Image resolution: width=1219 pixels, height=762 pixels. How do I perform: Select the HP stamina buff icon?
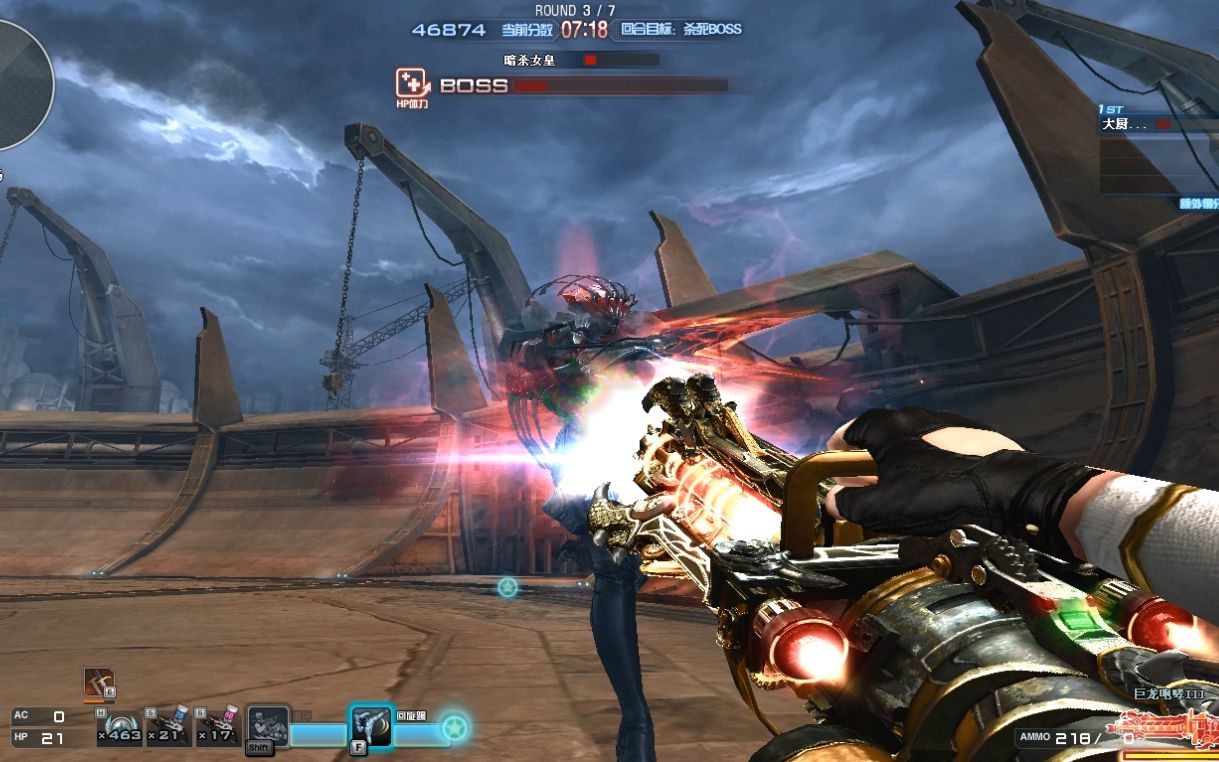click(410, 83)
